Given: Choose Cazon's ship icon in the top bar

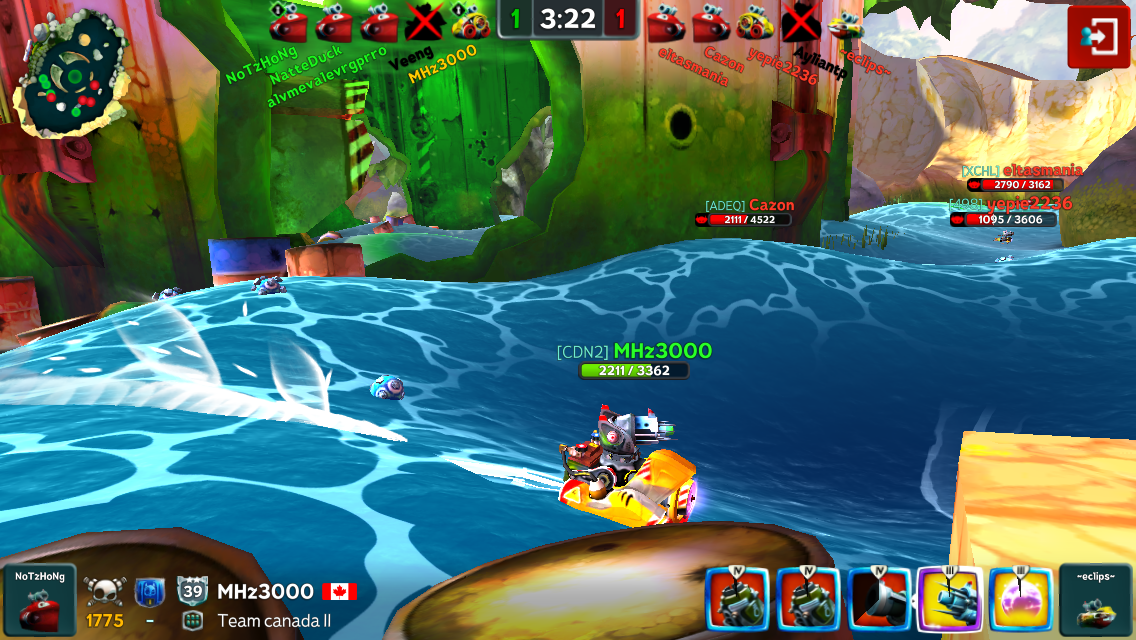Looking at the screenshot, I should point(710,22).
